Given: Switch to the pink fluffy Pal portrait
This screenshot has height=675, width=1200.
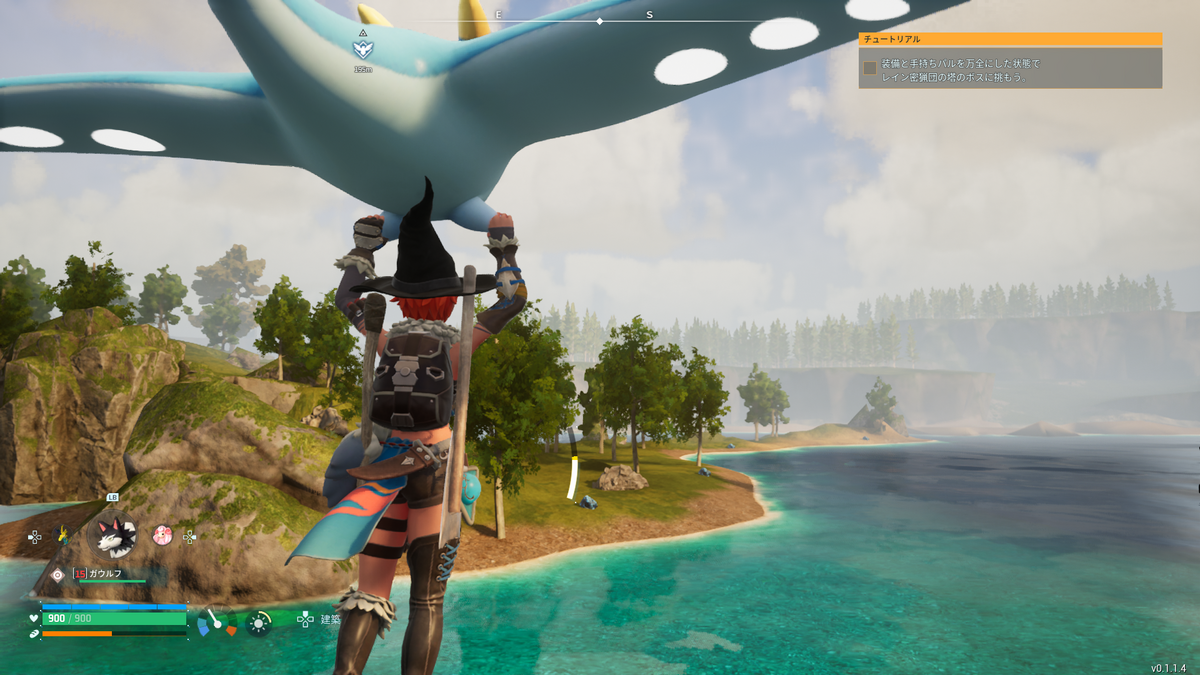Looking at the screenshot, I should point(162,535).
